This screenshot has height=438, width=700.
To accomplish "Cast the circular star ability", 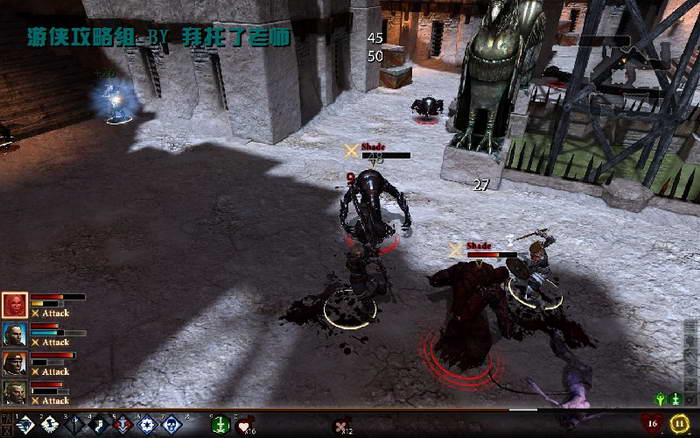I will 148,425.
